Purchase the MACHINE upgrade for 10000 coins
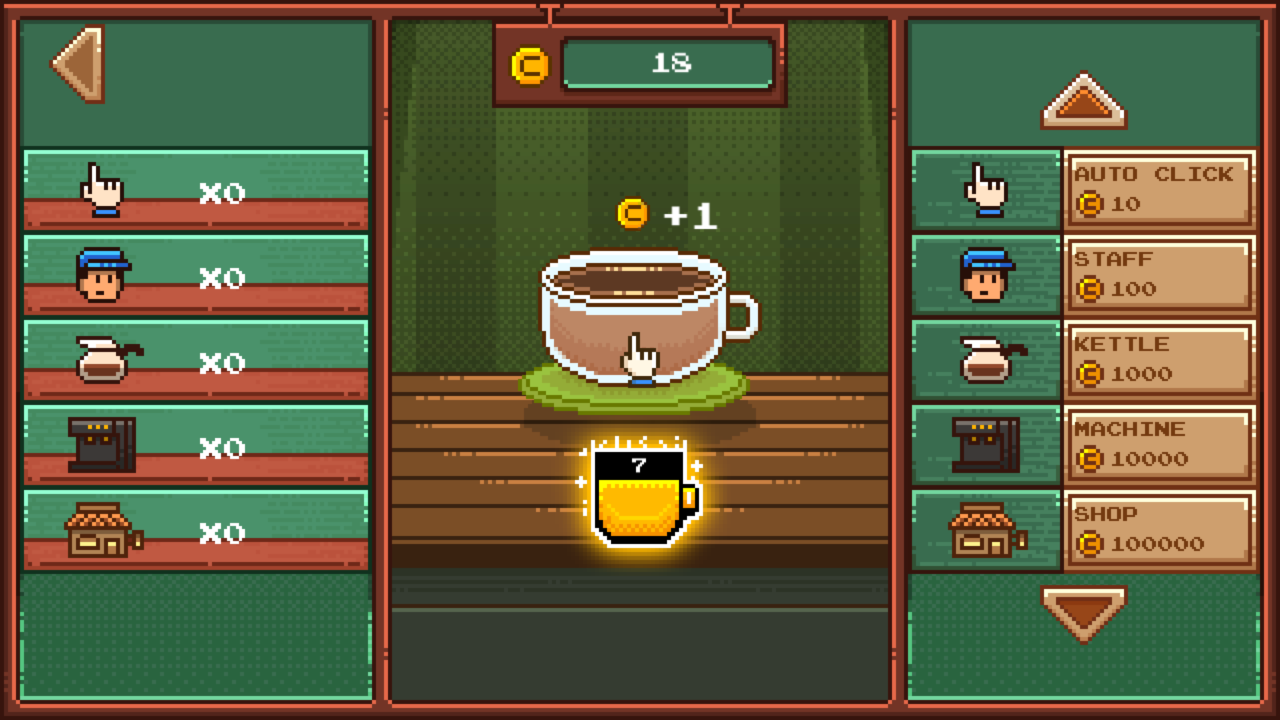 tap(1160, 444)
